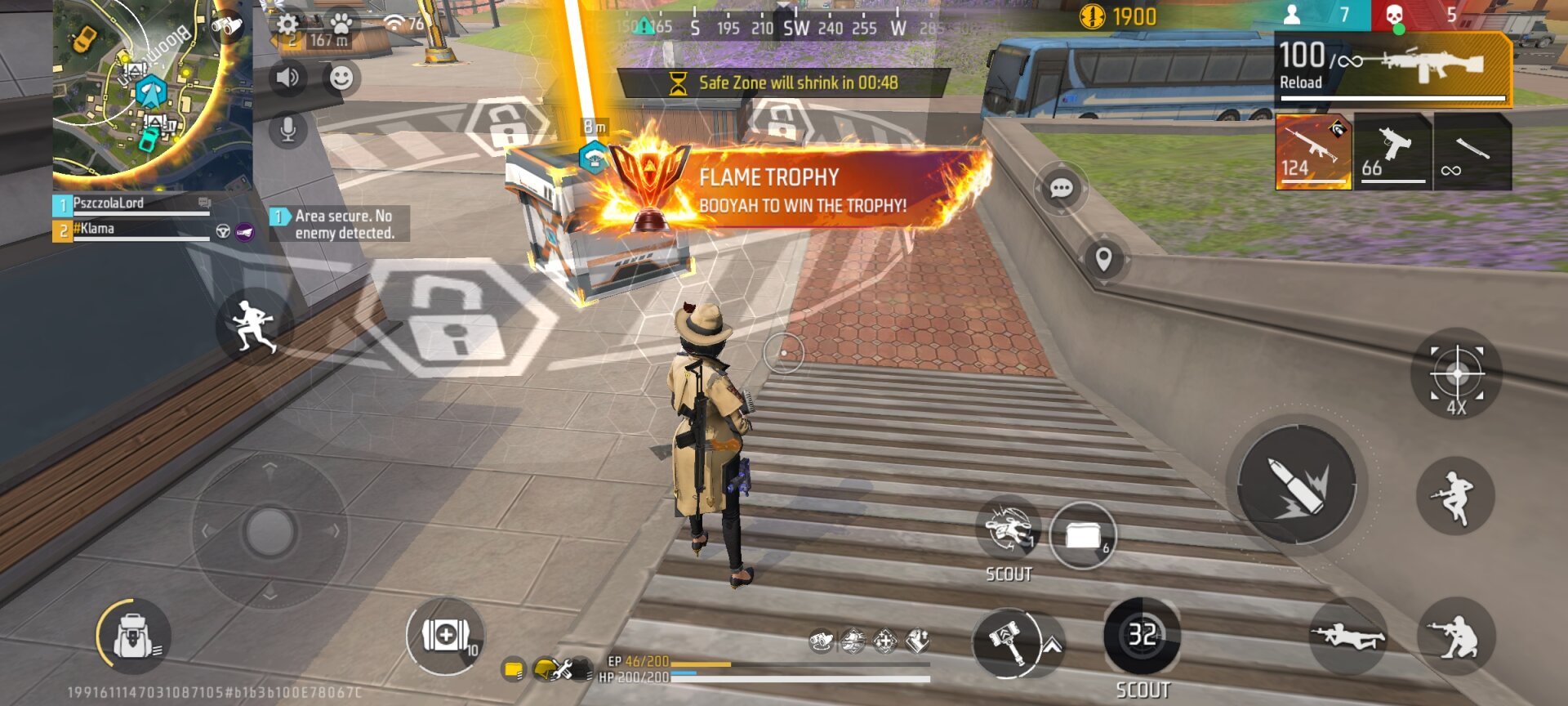Screen dimensions: 1568x706
Task: Toggle the microphone voice chat button
Action: pos(287,129)
